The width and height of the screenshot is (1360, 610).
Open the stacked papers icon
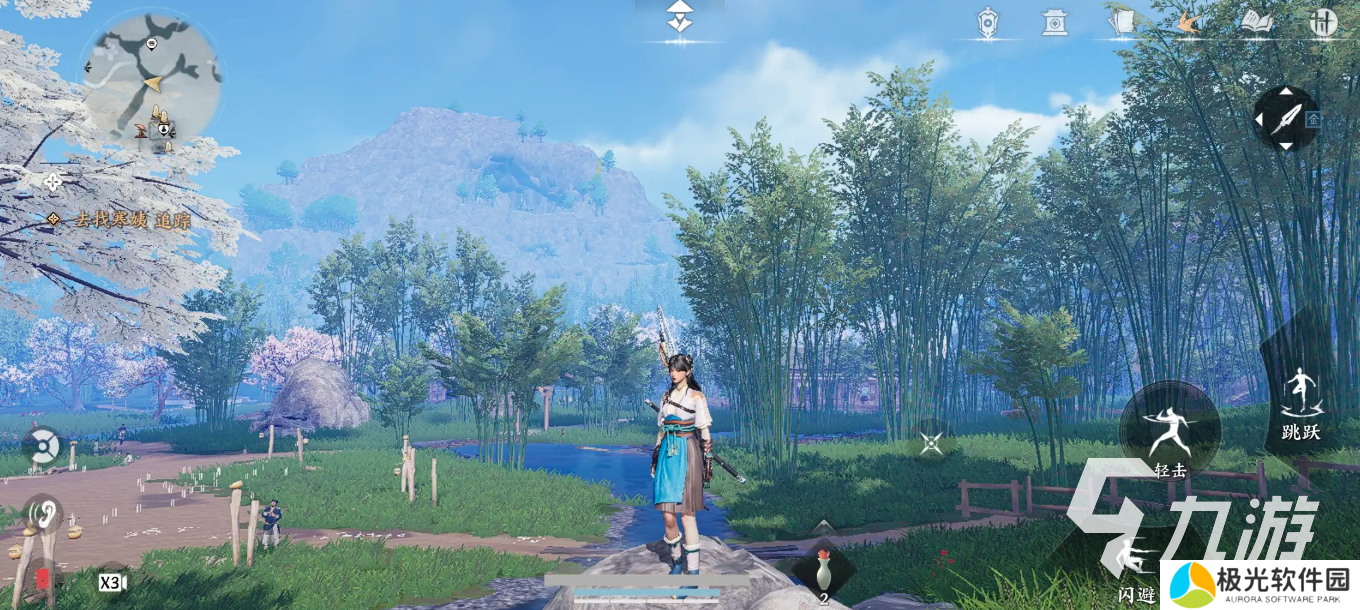click(x=1122, y=23)
